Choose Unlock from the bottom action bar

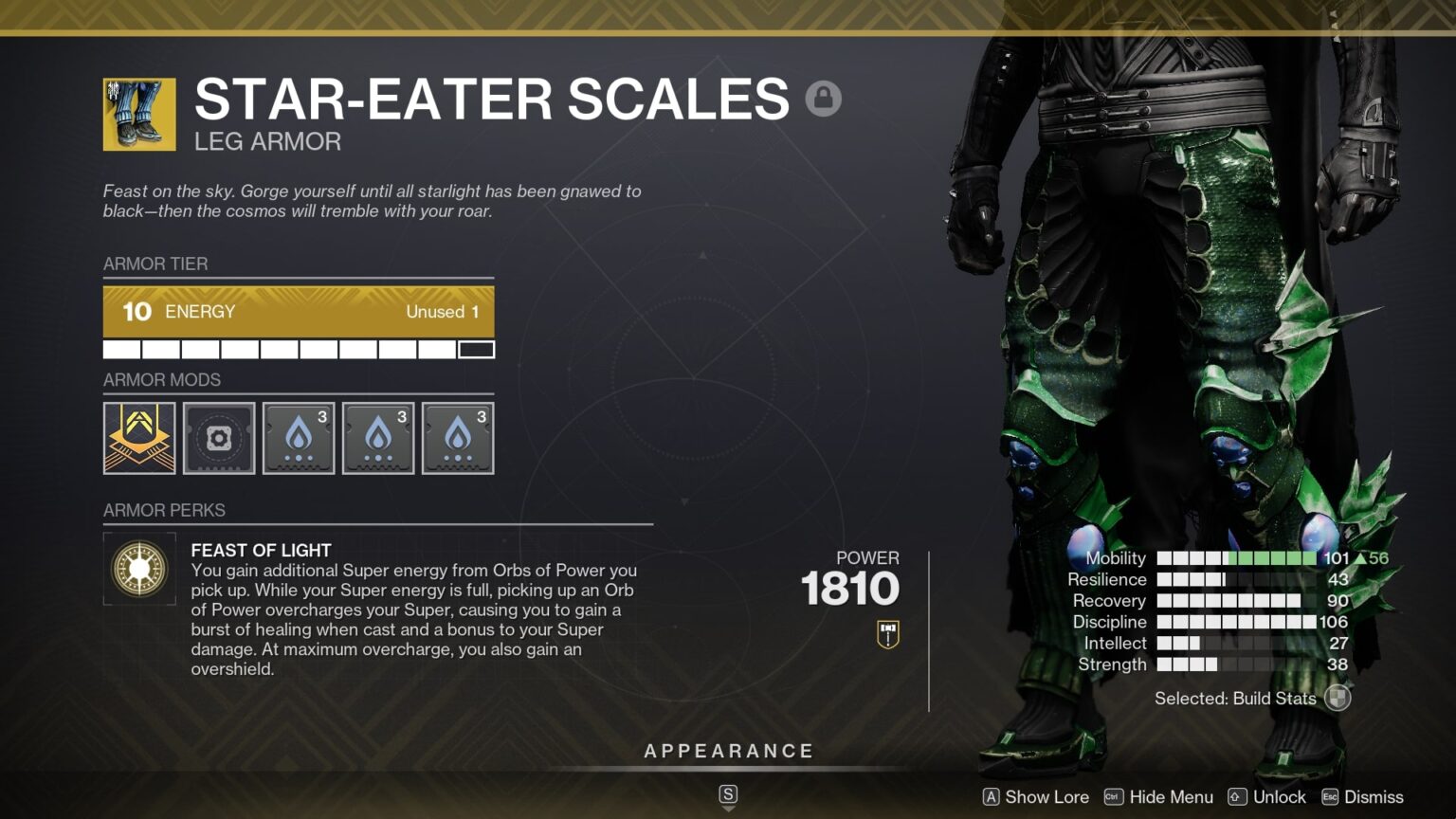(1269, 797)
